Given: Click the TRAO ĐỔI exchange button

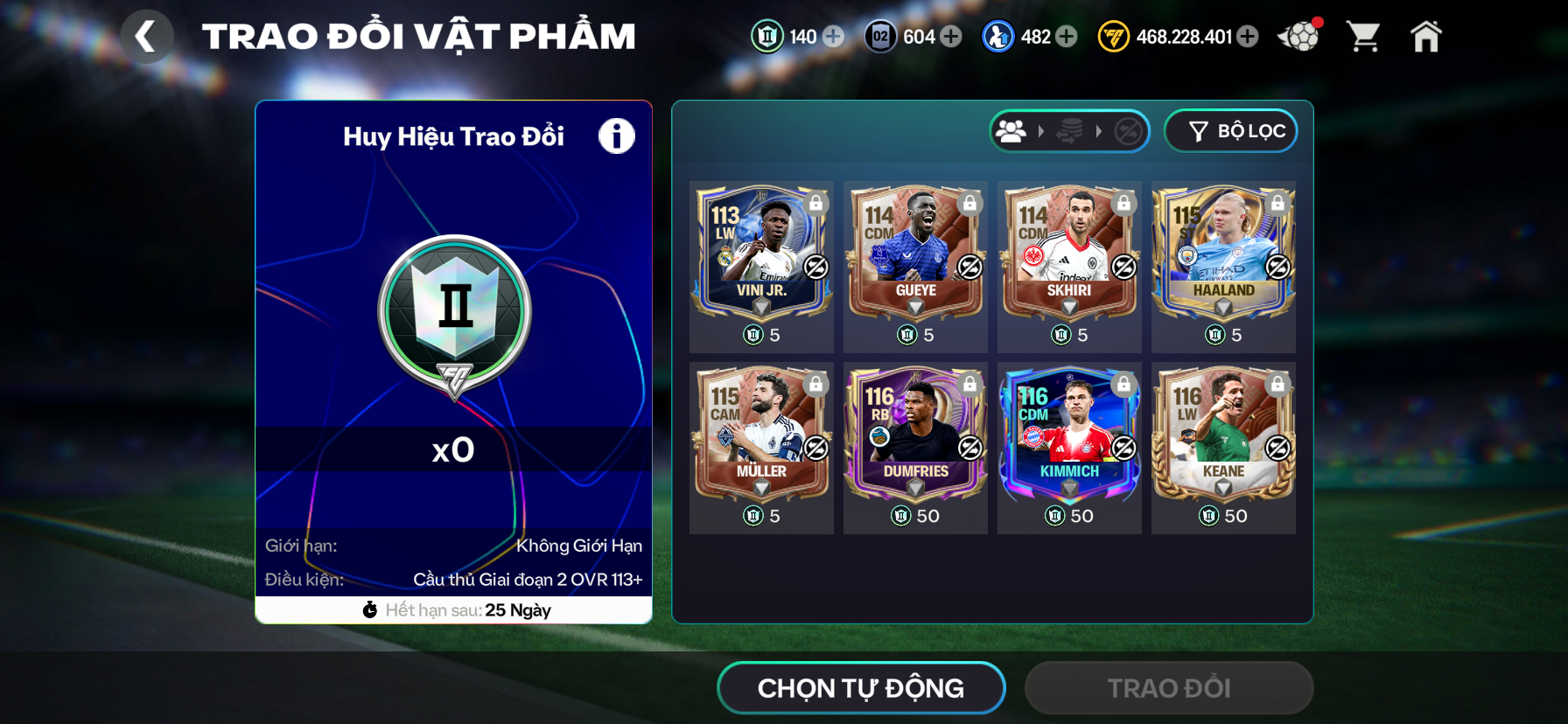Looking at the screenshot, I should click(1169, 688).
